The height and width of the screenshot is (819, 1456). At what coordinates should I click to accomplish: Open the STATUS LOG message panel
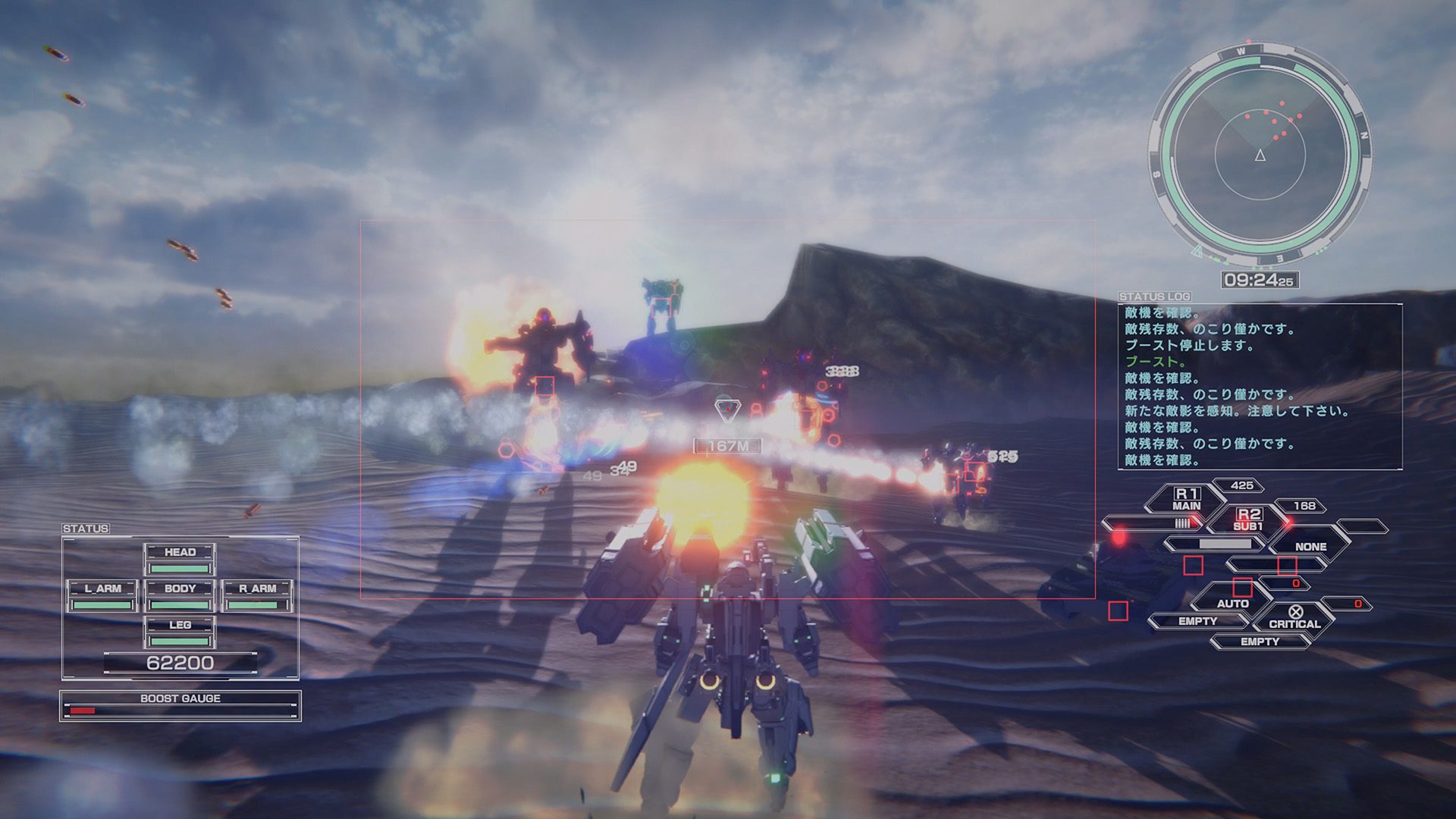[x=1259, y=386]
